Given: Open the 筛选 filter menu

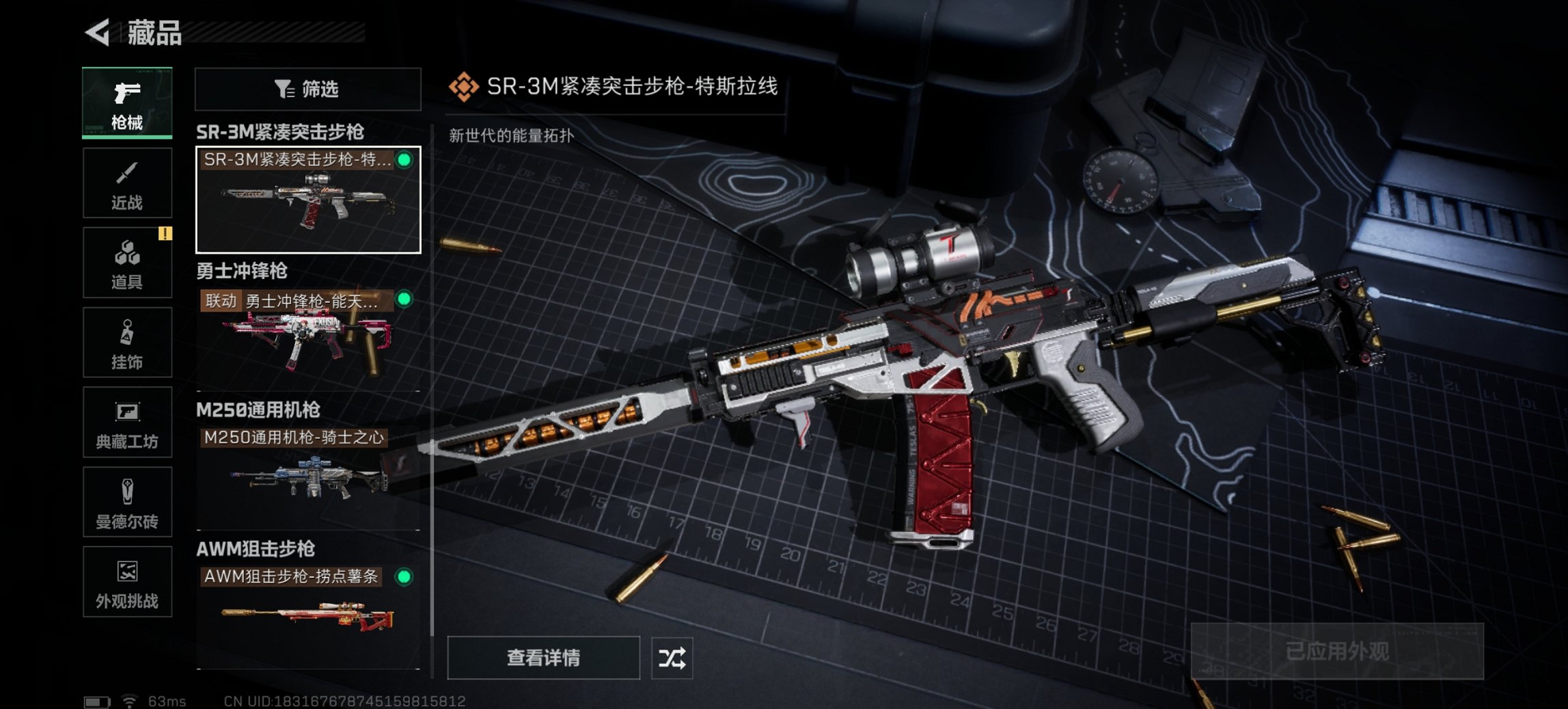Looking at the screenshot, I should click(307, 90).
